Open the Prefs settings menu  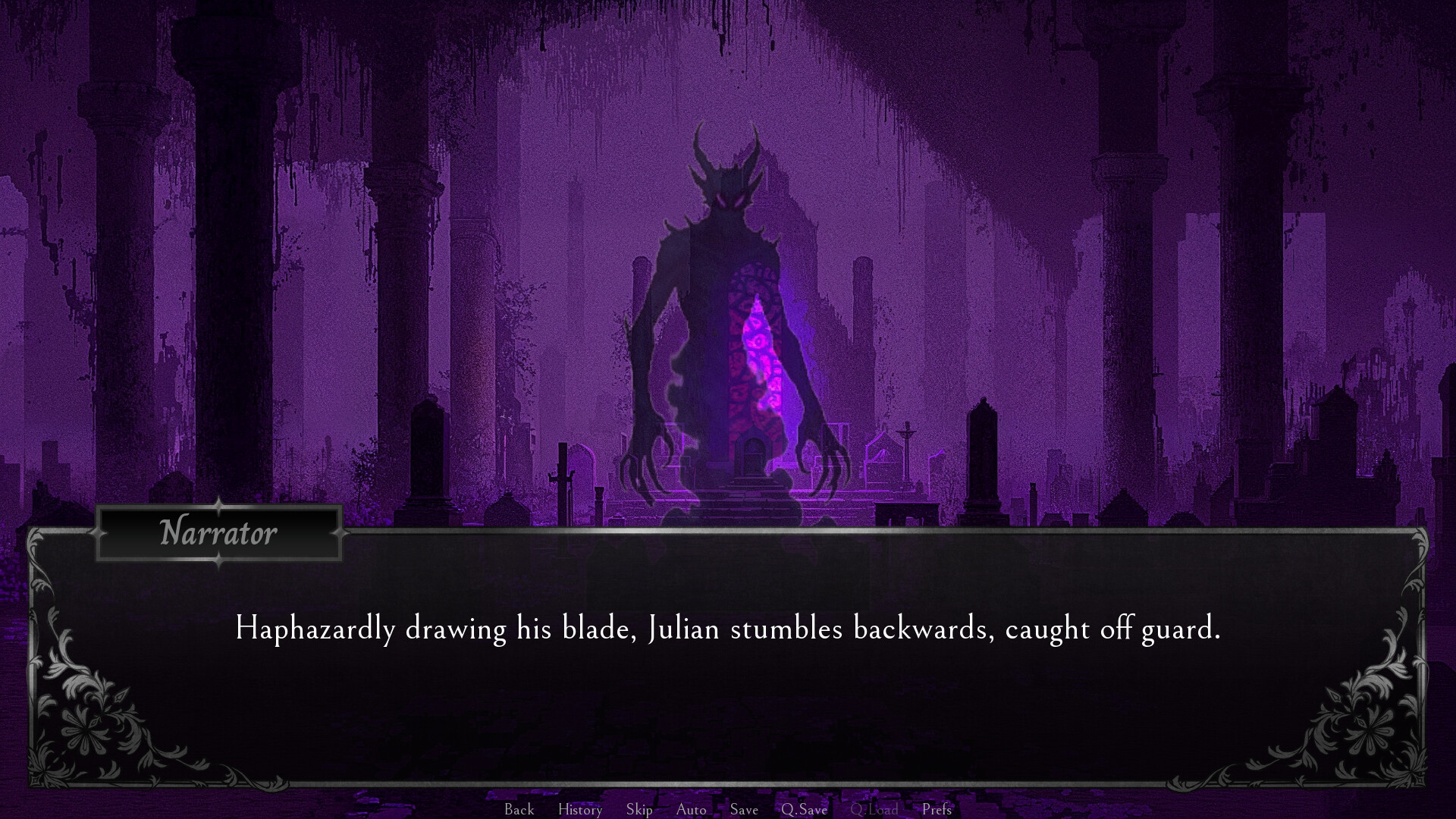[x=937, y=809]
